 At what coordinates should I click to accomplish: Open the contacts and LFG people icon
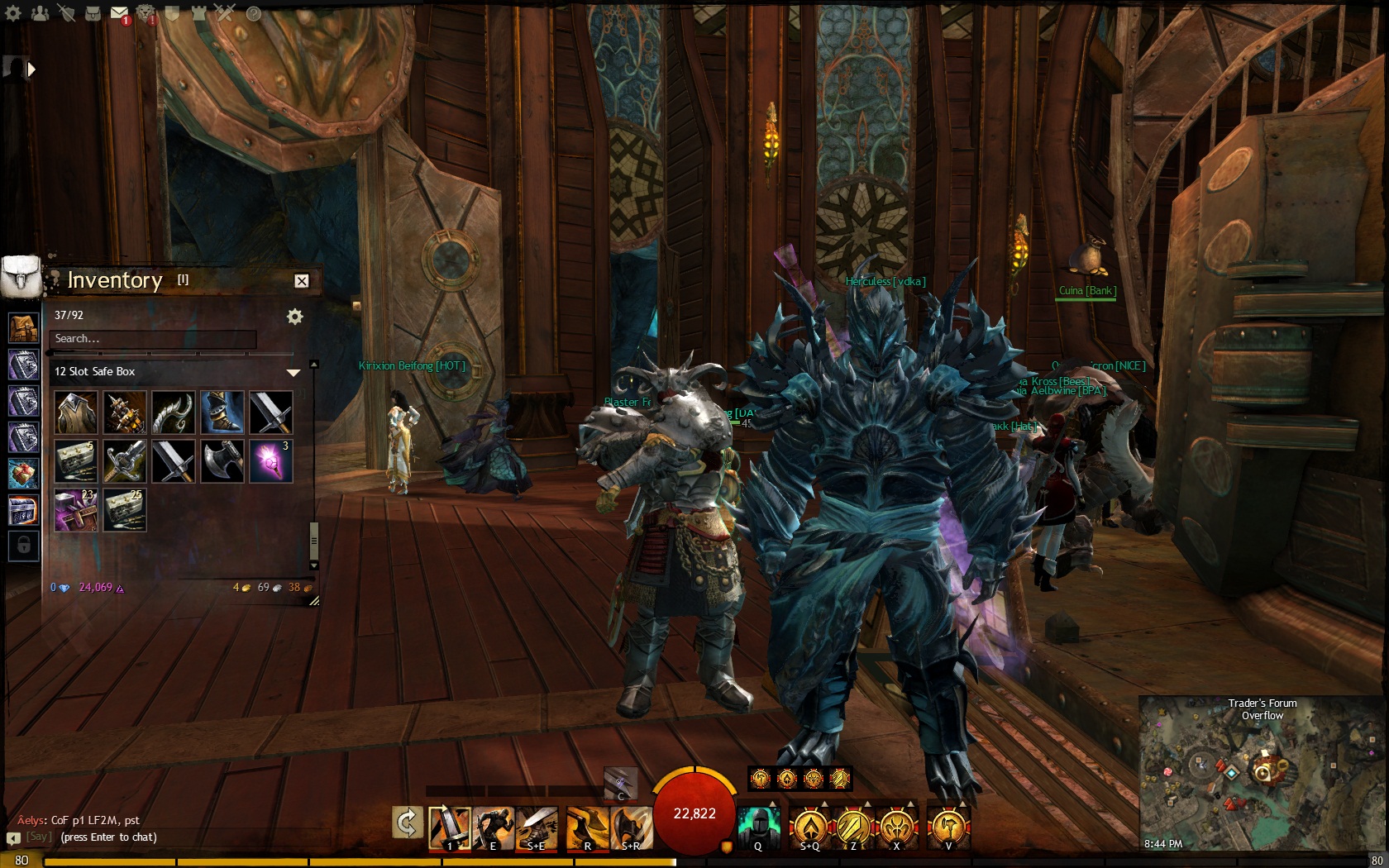[x=40, y=13]
